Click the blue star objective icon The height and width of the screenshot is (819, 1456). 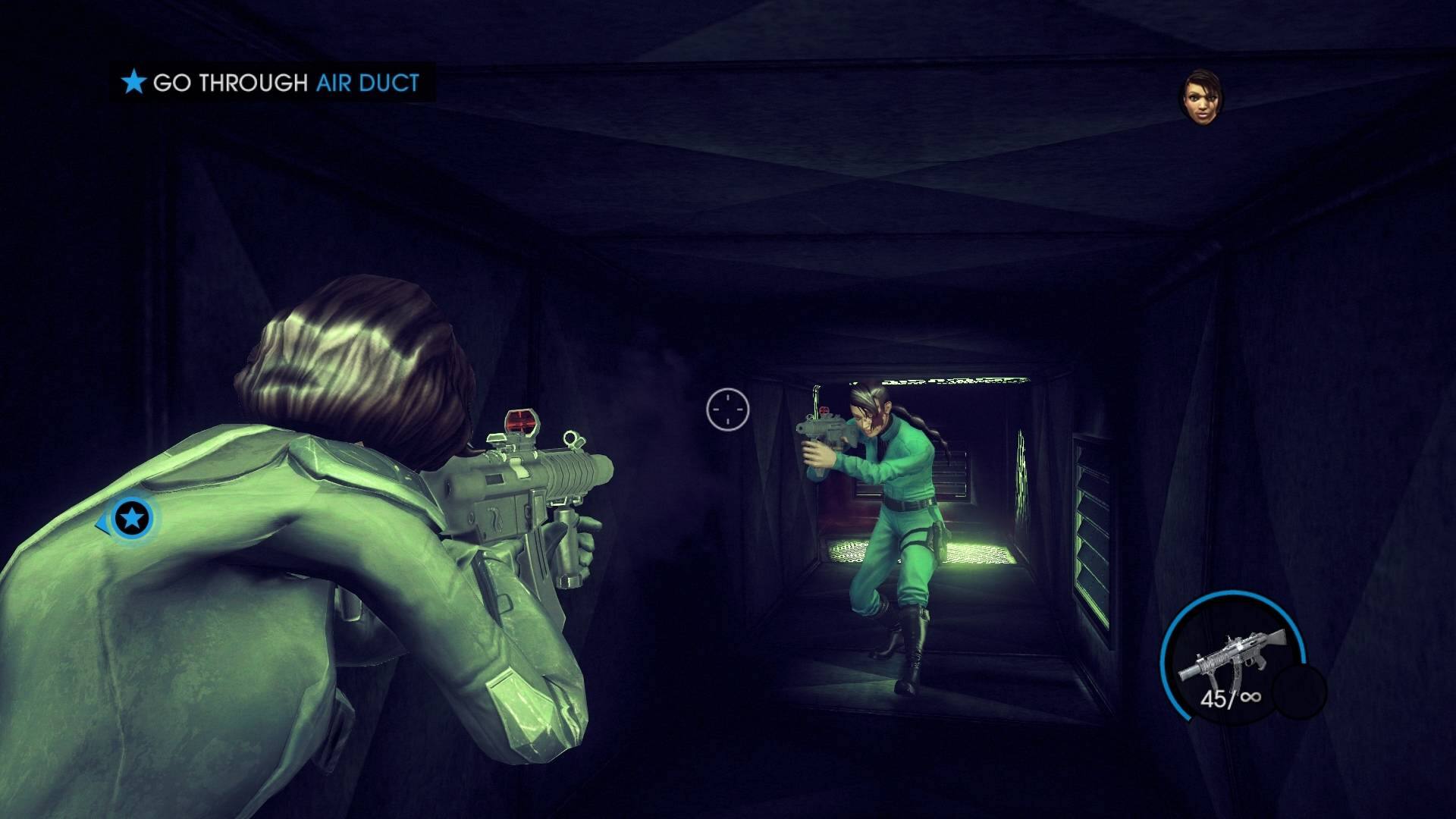(x=133, y=83)
